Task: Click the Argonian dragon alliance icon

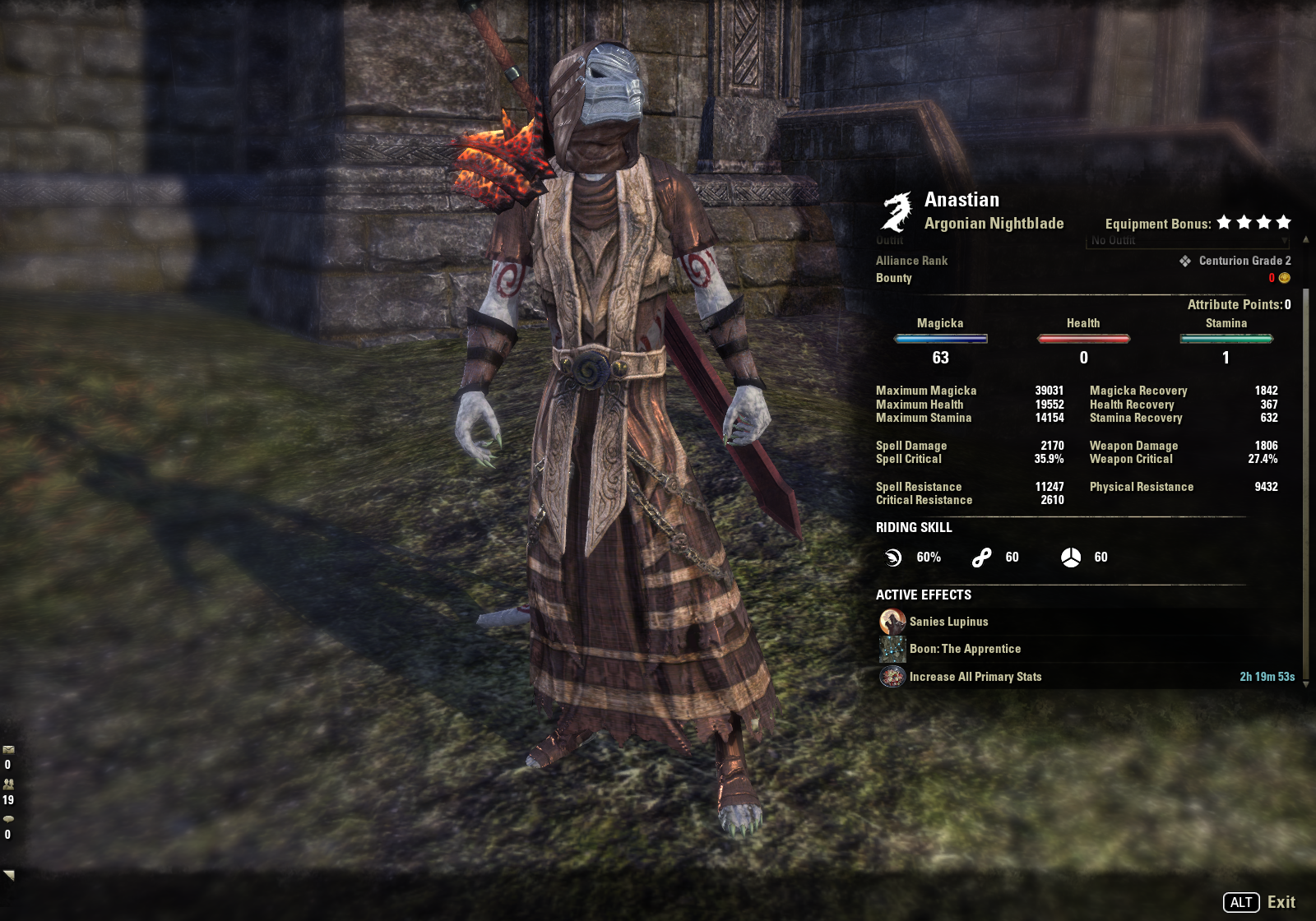Action: [897, 211]
